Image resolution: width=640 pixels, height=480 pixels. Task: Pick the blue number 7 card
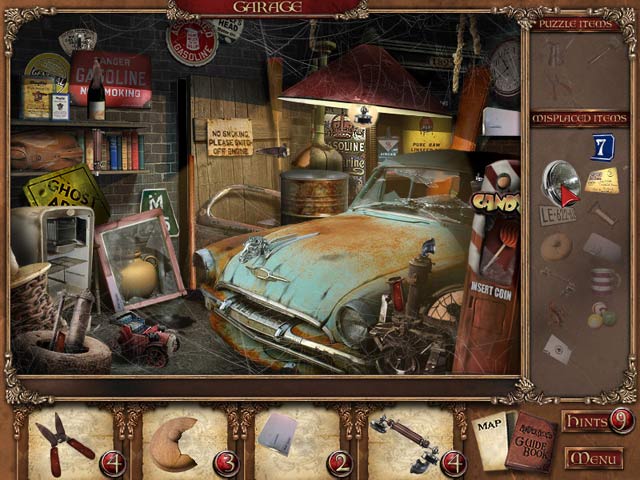pos(602,147)
